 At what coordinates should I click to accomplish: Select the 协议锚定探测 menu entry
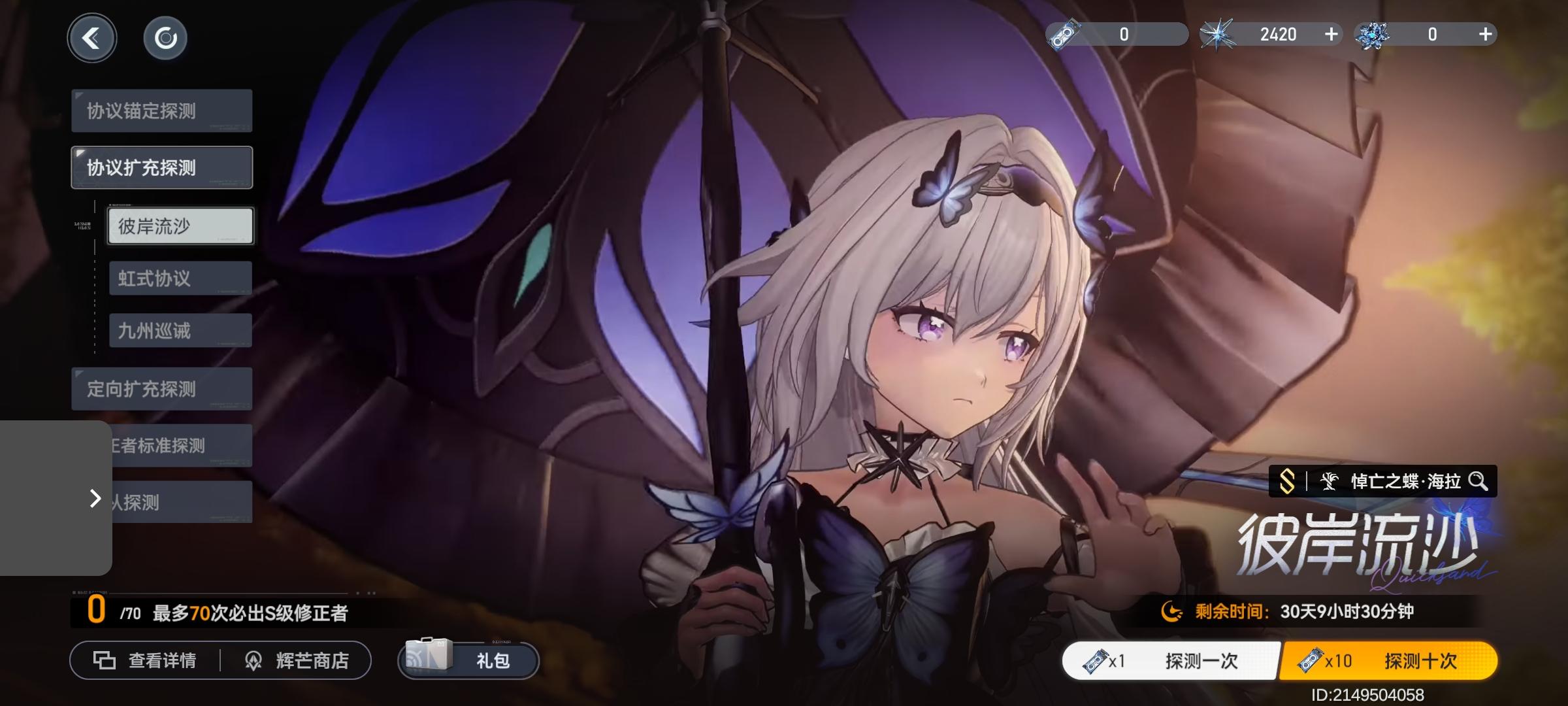[161, 110]
